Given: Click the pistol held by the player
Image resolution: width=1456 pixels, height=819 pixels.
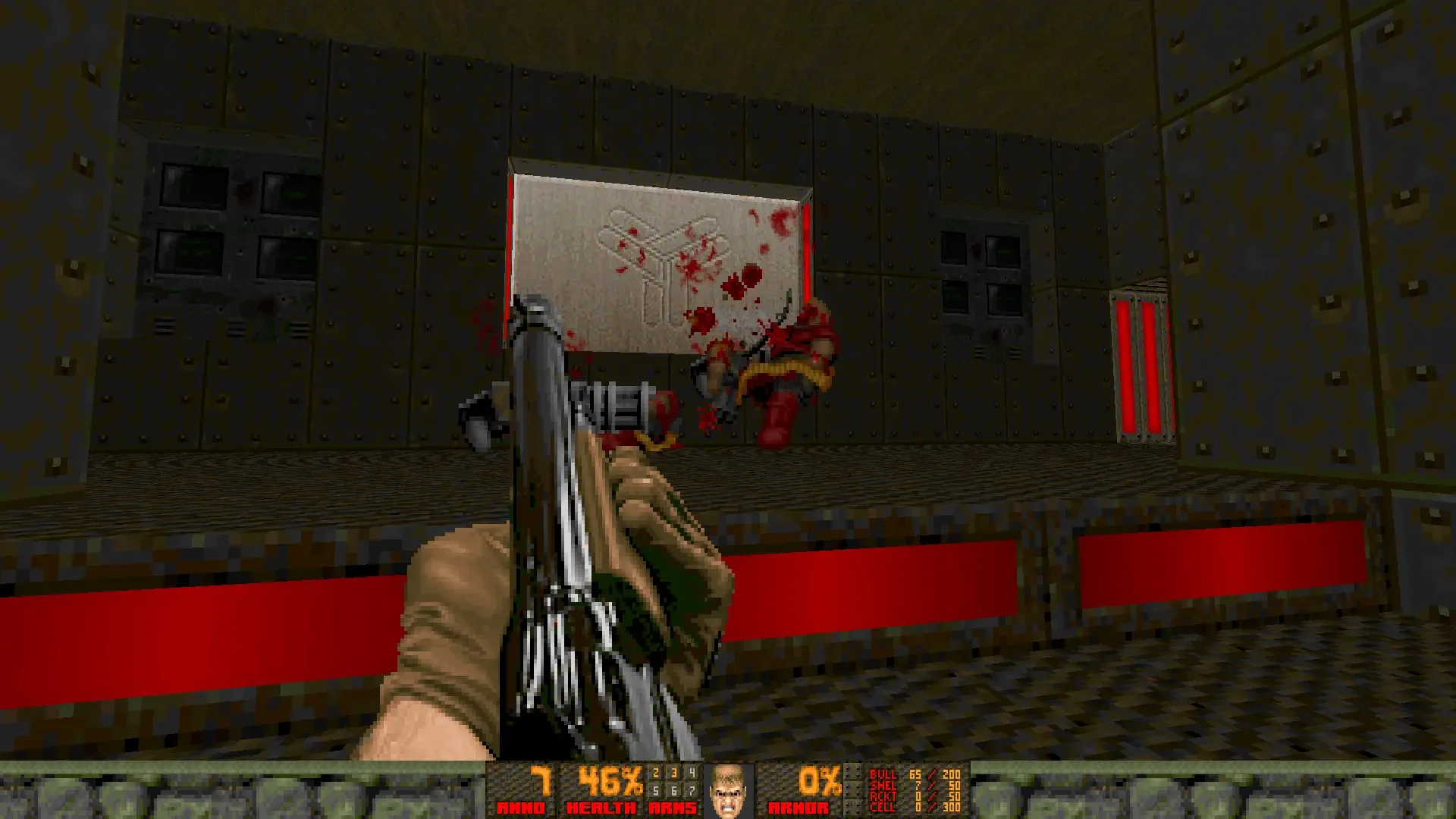Looking at the screenshot, I should pyautogui.click(x=569, y=531).
